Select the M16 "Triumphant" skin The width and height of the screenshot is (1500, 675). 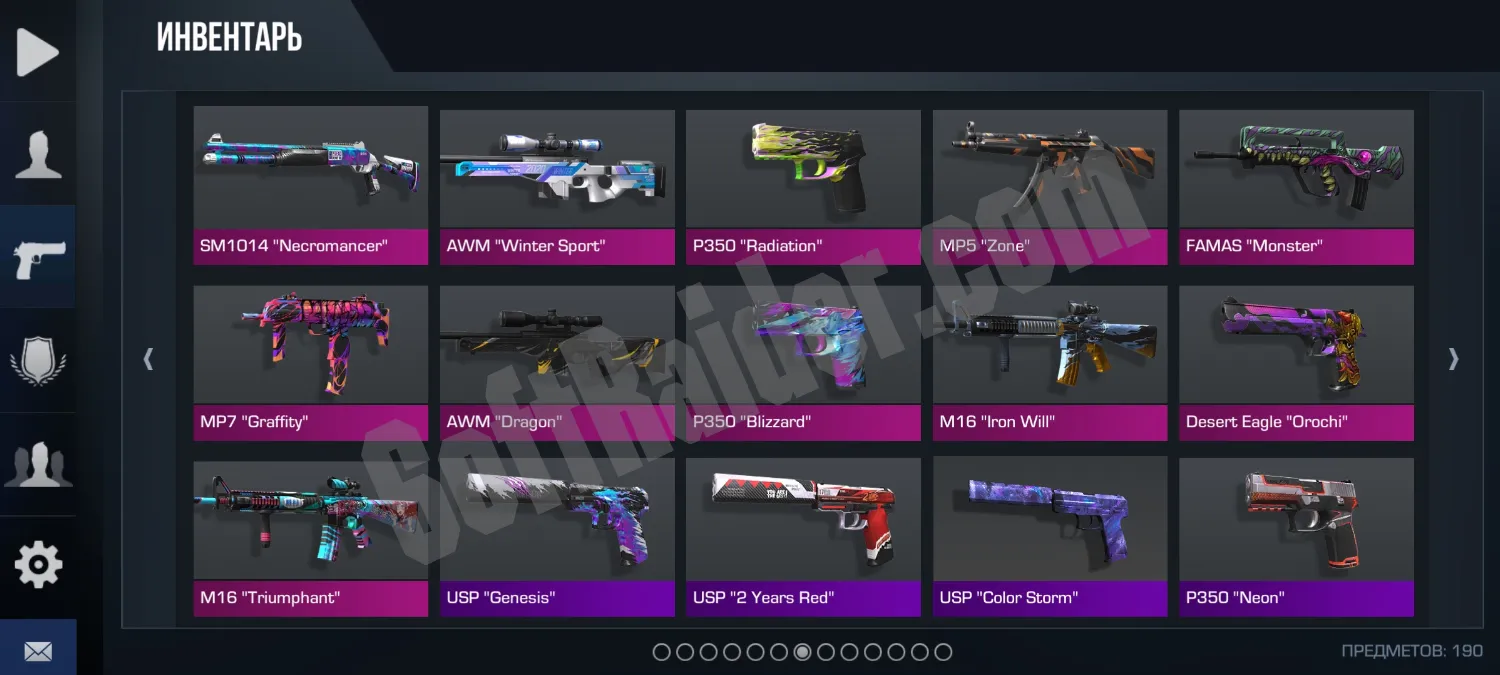point(310,537)
